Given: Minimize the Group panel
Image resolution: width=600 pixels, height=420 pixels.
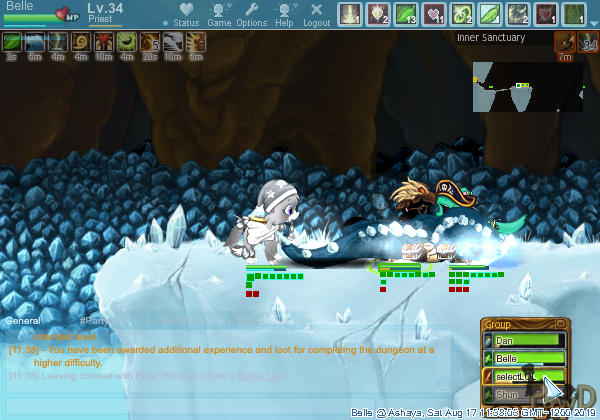Looking at the screenshot, I should point(562,324).
